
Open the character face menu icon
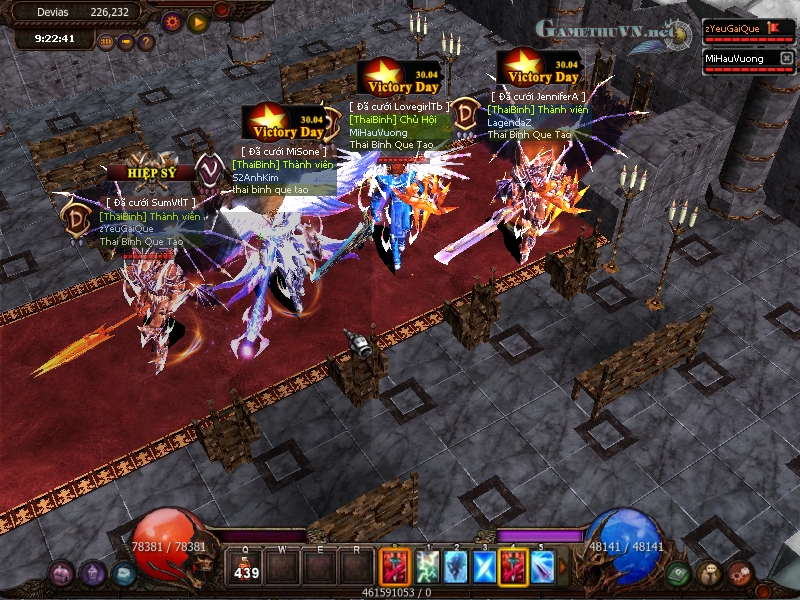[x=709, y=574]
